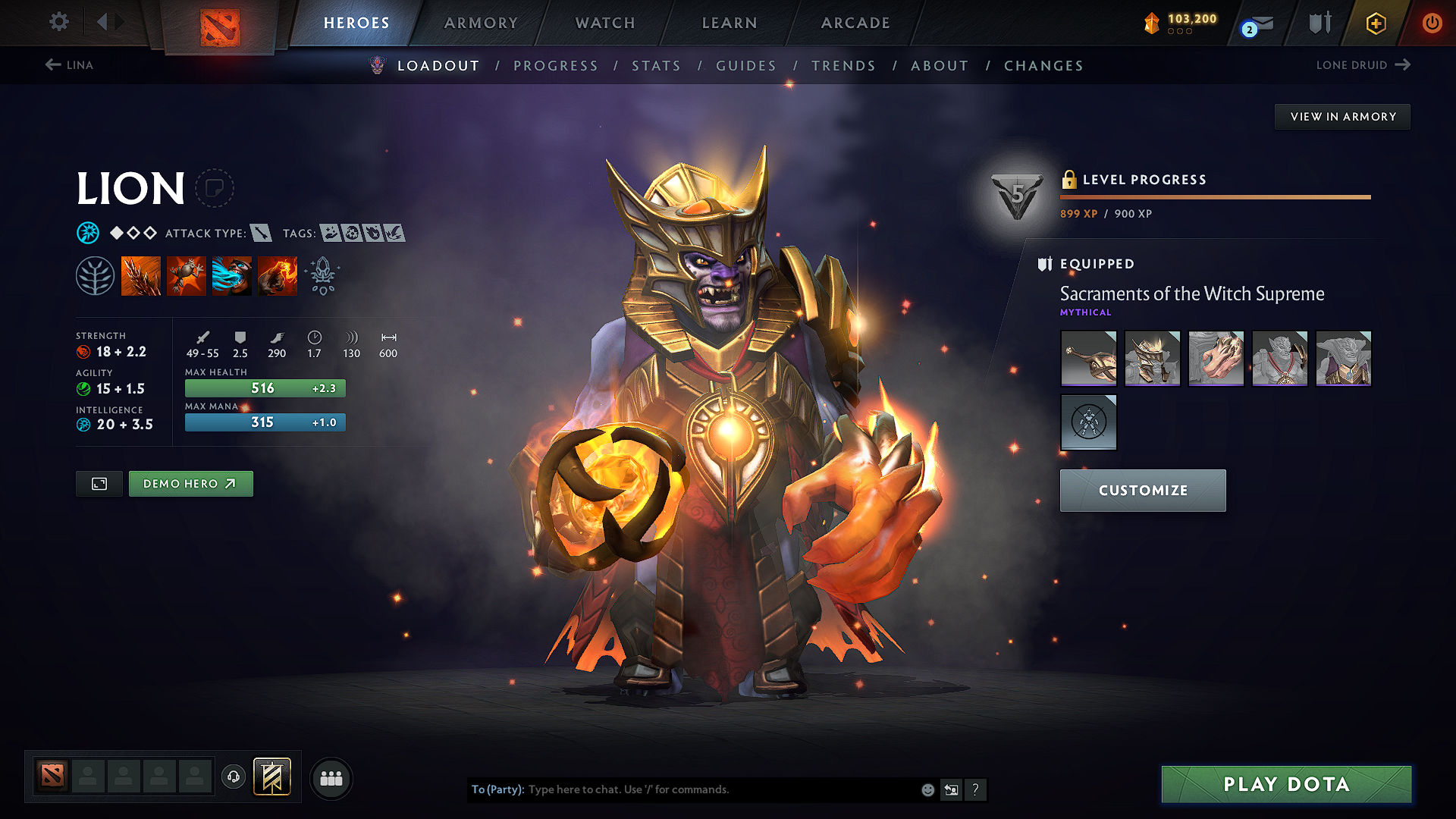The image size is (1456, 819).
Task: View the Hex ability icon
Action: (x=187, y=275)
